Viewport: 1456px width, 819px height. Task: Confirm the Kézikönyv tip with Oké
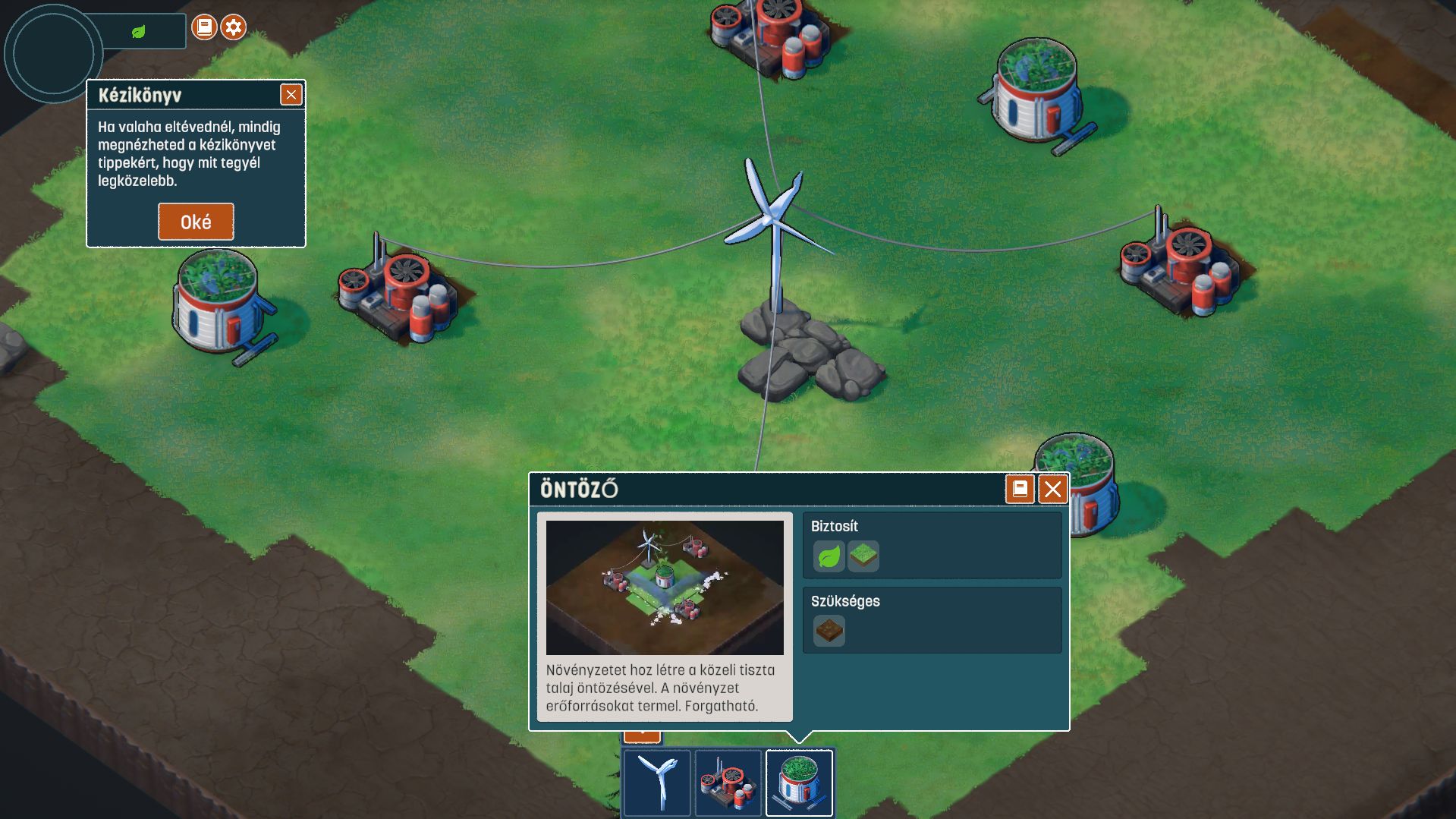[196, 222]
